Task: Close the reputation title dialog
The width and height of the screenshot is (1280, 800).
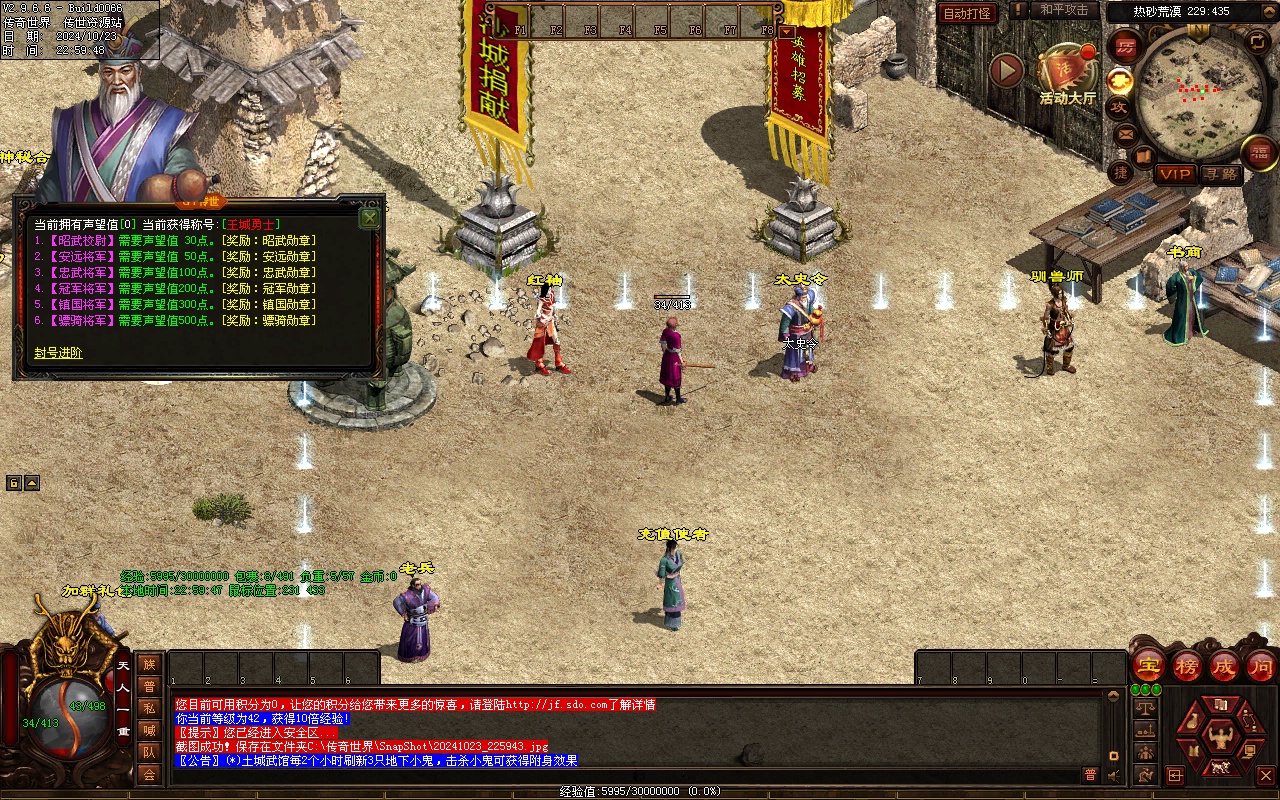Action: click(x=369, y=218)
